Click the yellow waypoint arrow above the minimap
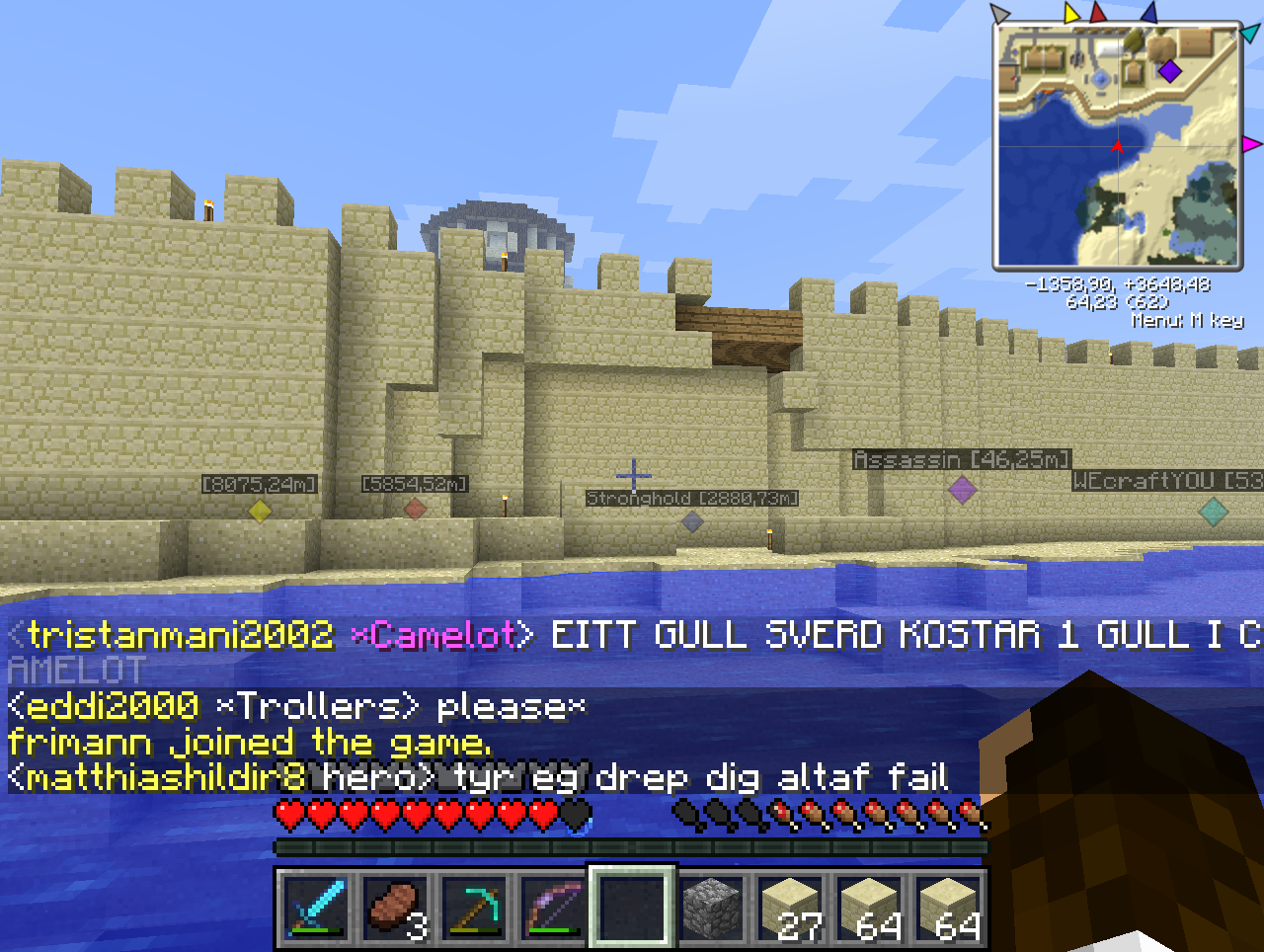 tap(1072, 13)
